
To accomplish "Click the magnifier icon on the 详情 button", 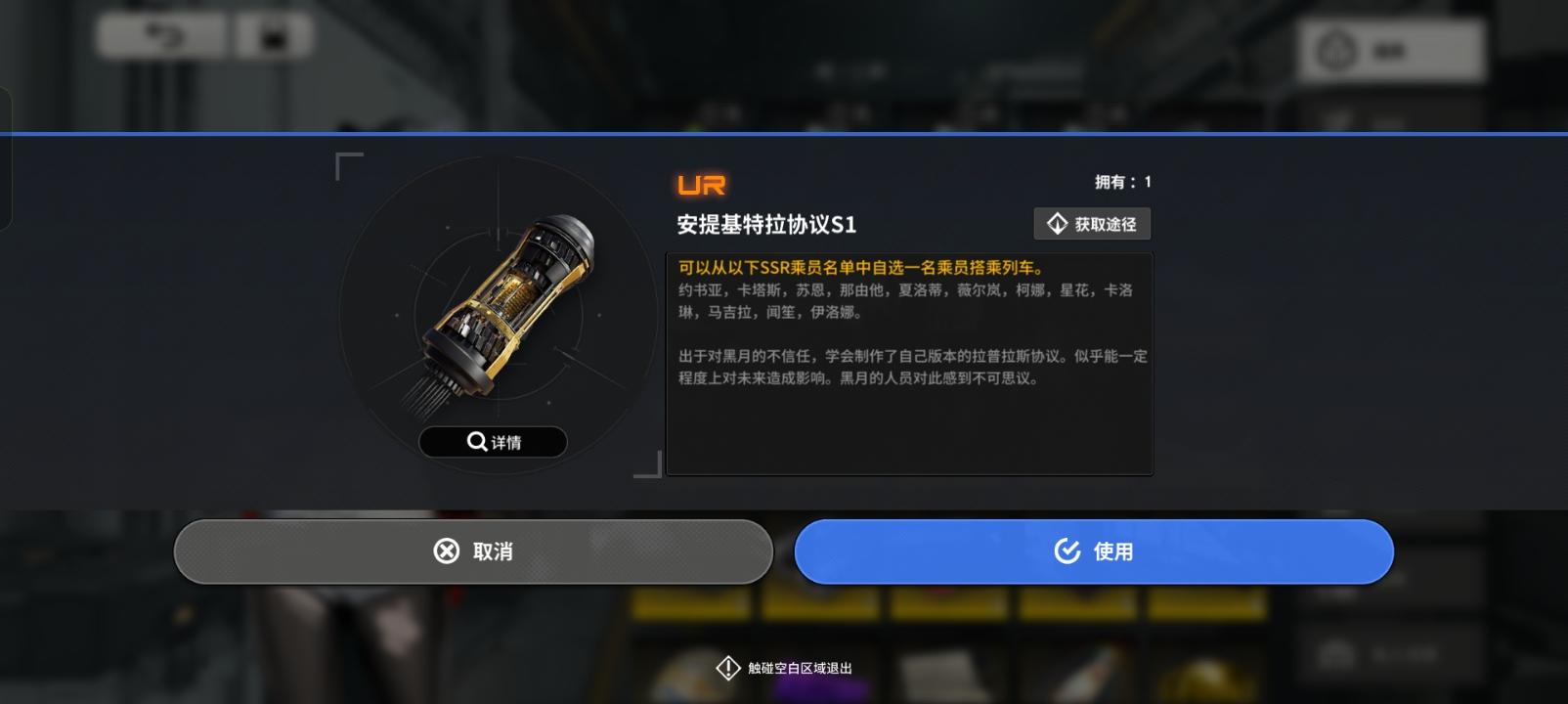I will pyautogui.click(x=476, y=442).
